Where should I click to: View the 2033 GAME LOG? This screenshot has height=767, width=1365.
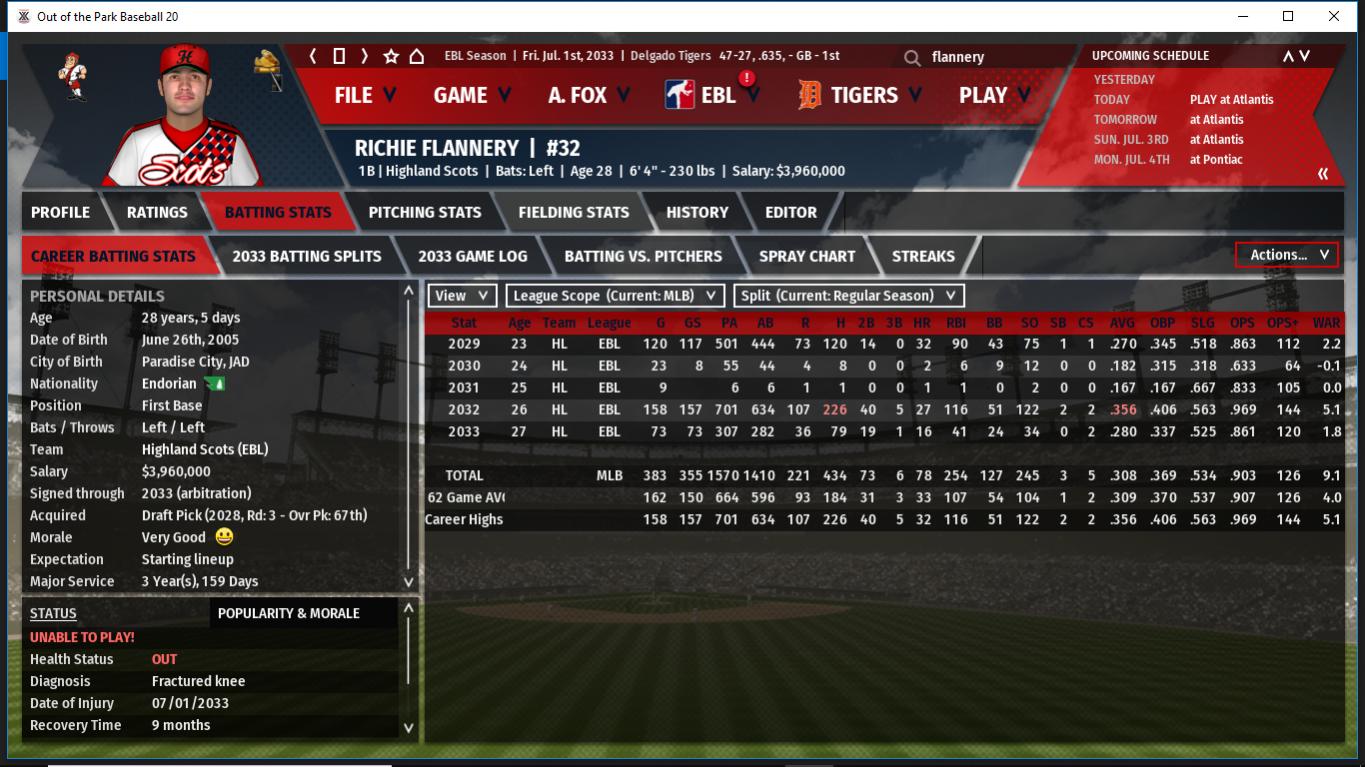472,256
